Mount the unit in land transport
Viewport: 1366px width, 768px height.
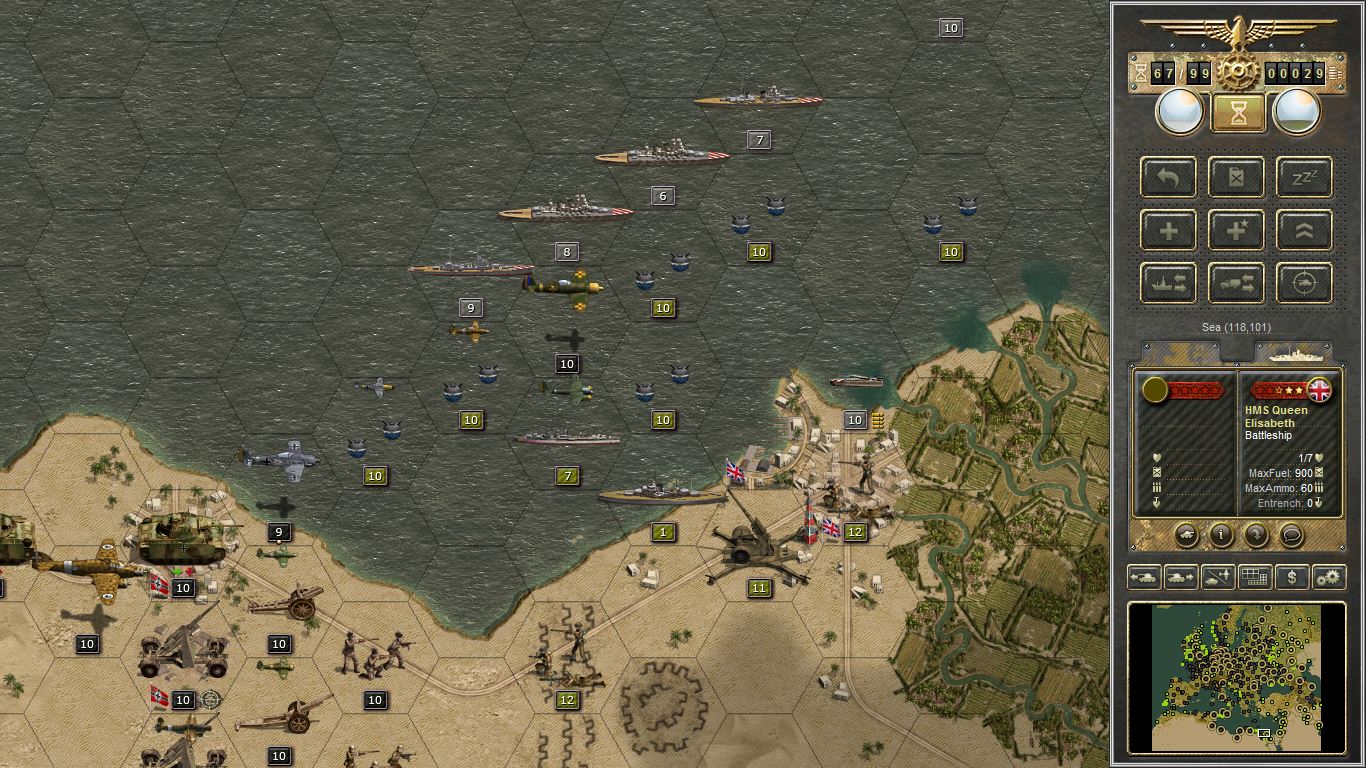coord(1236,283)
